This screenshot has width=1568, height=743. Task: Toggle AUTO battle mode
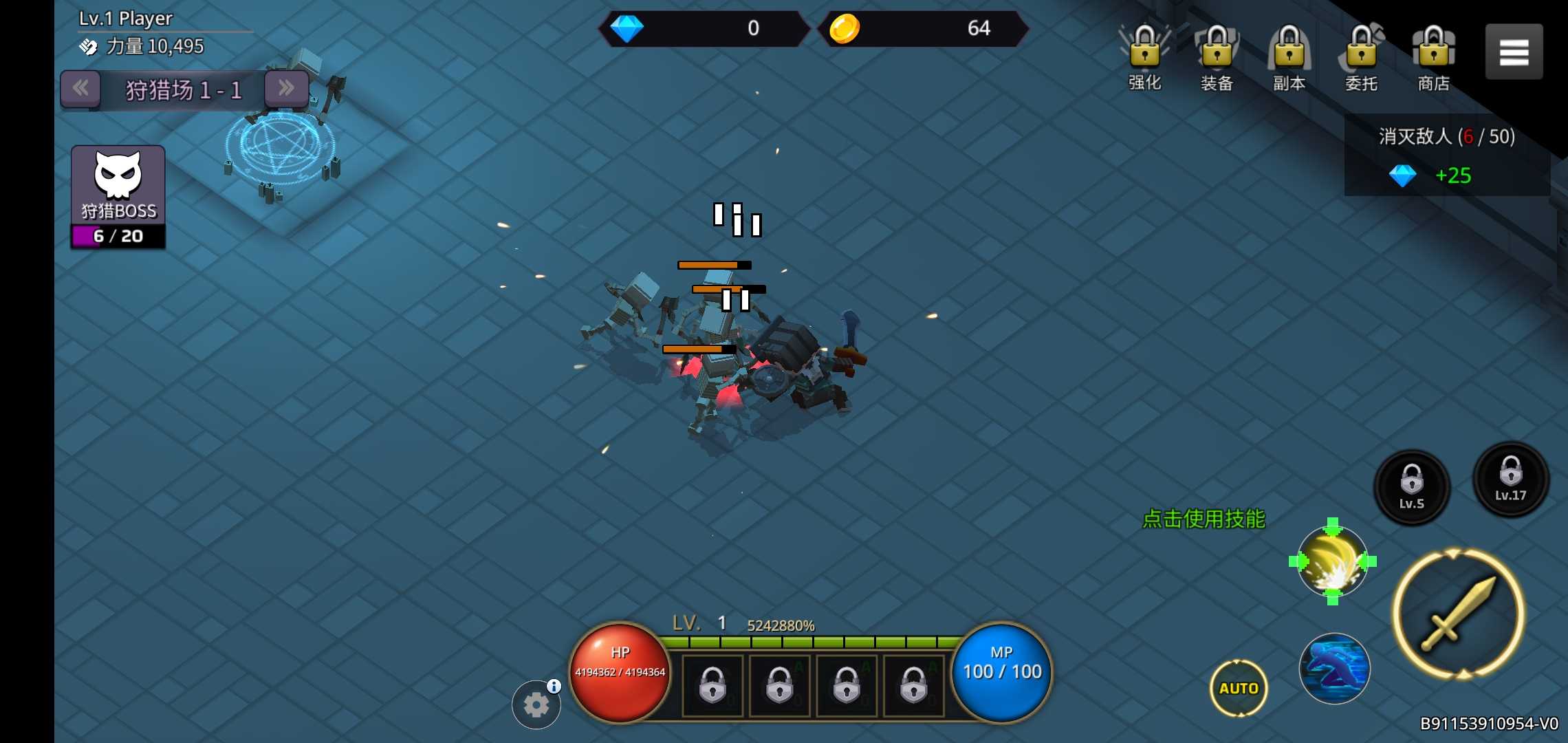pyautogui.click(x=1239, y=688)
